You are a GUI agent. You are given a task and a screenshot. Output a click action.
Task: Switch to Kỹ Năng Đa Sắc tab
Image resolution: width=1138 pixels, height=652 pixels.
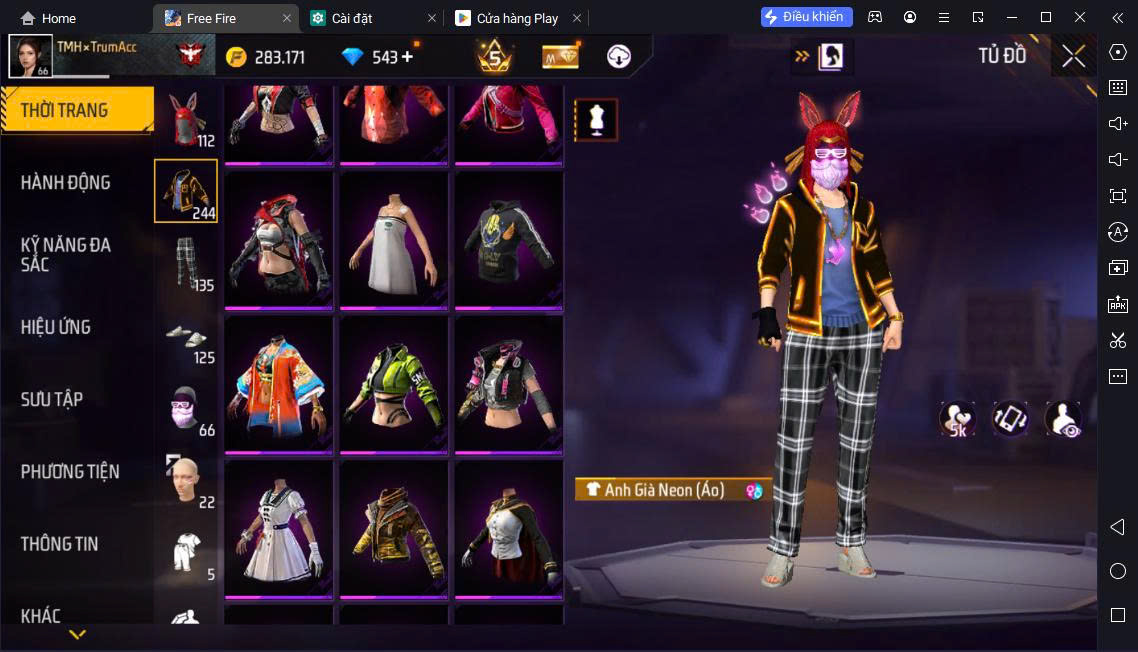pos(66,254)
